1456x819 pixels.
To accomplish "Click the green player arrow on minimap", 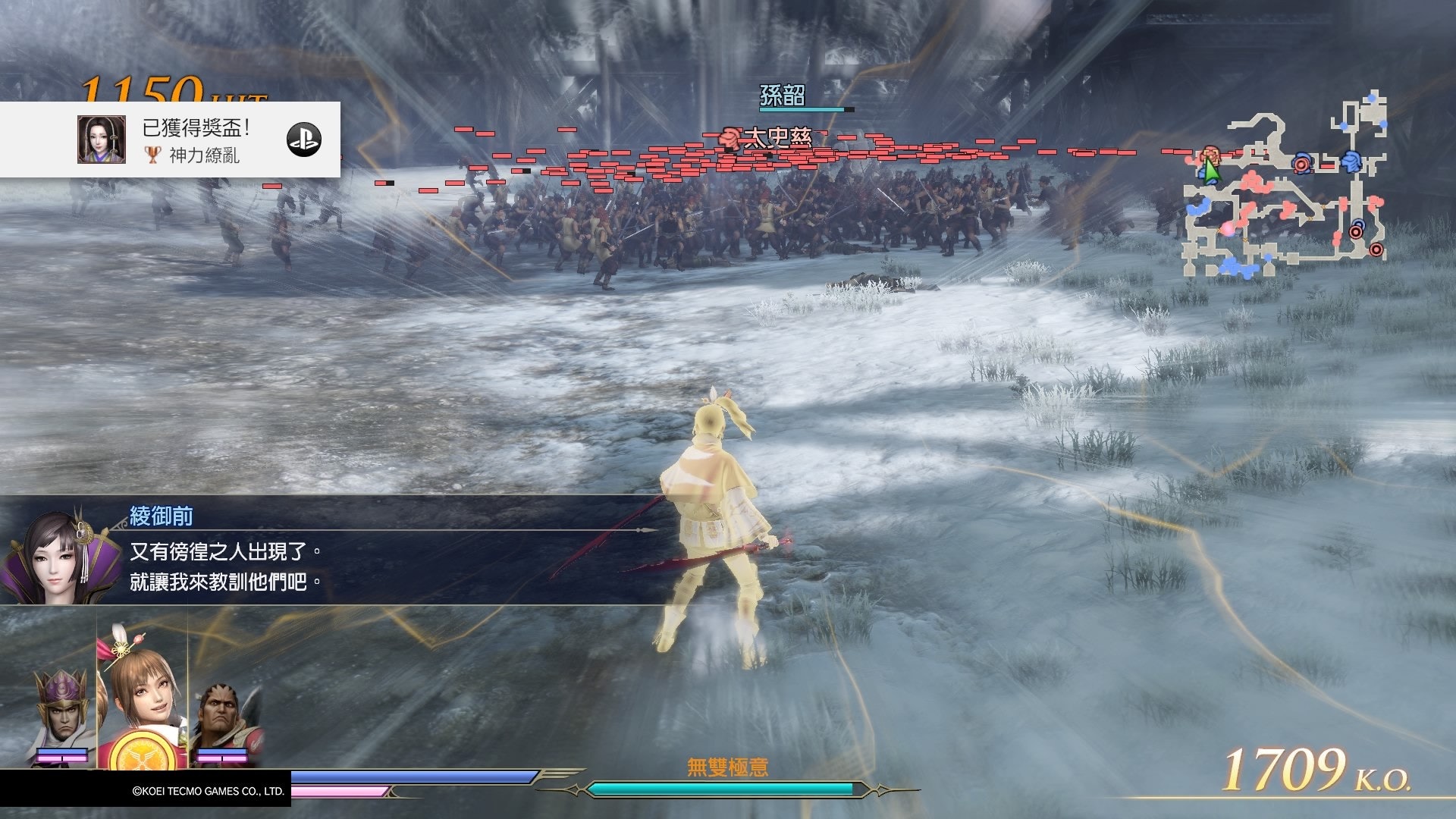I will tap(1211, 171).
